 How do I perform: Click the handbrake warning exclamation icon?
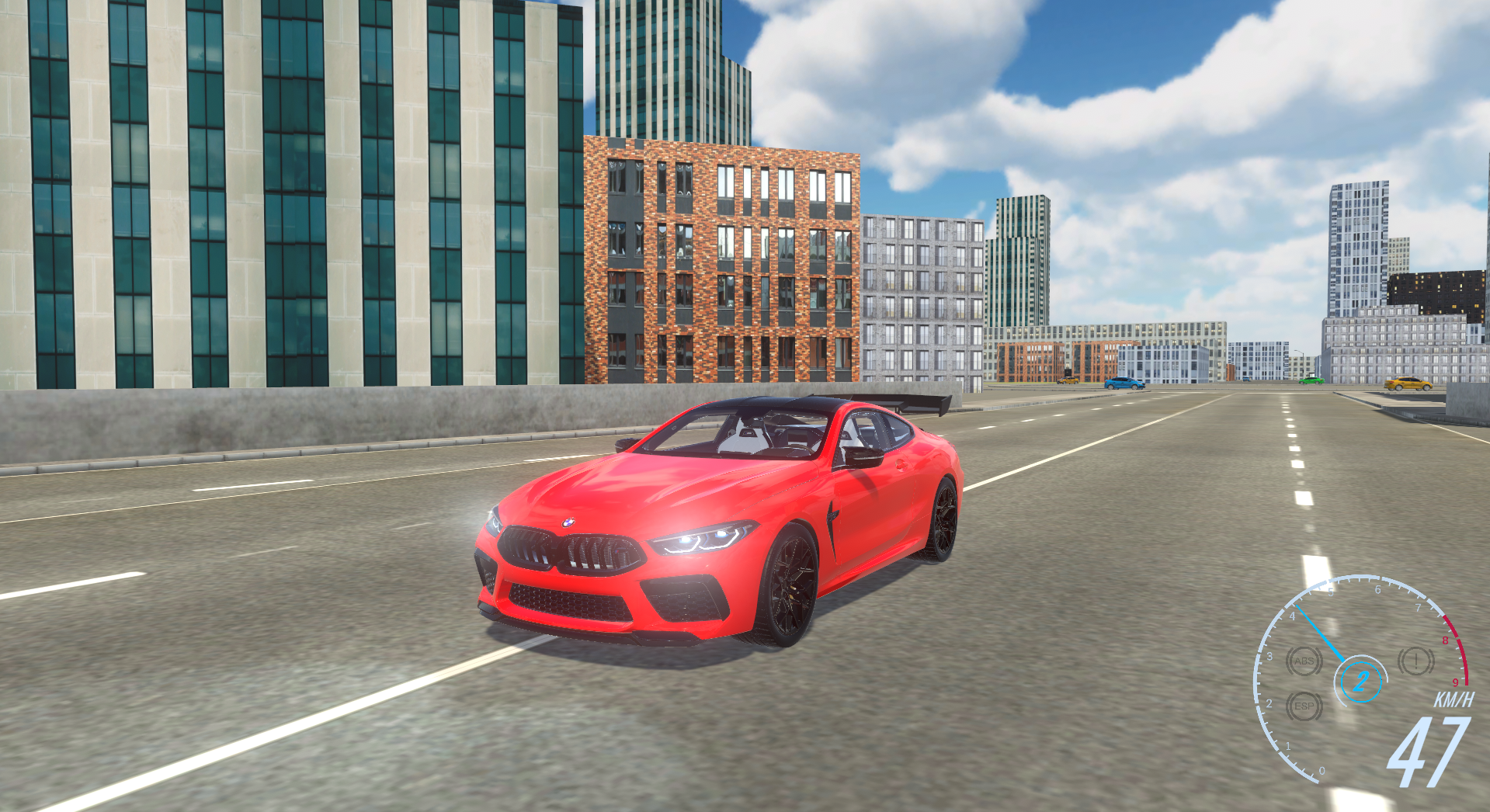pyautogui.click(x=1416, y=661)
